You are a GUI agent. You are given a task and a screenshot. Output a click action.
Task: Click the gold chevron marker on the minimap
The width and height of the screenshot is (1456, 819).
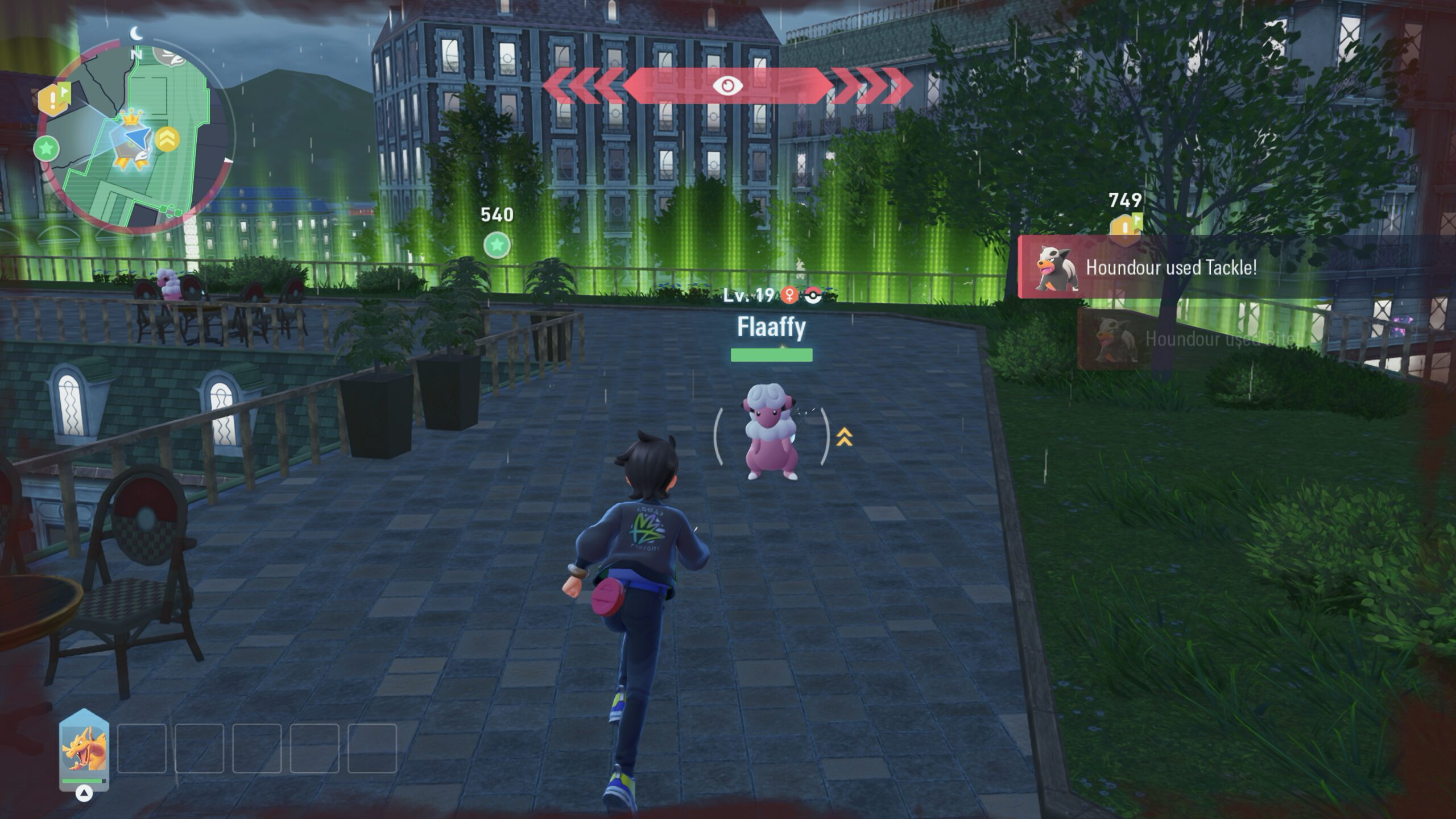pyautogui.click(x=167, y=139)
